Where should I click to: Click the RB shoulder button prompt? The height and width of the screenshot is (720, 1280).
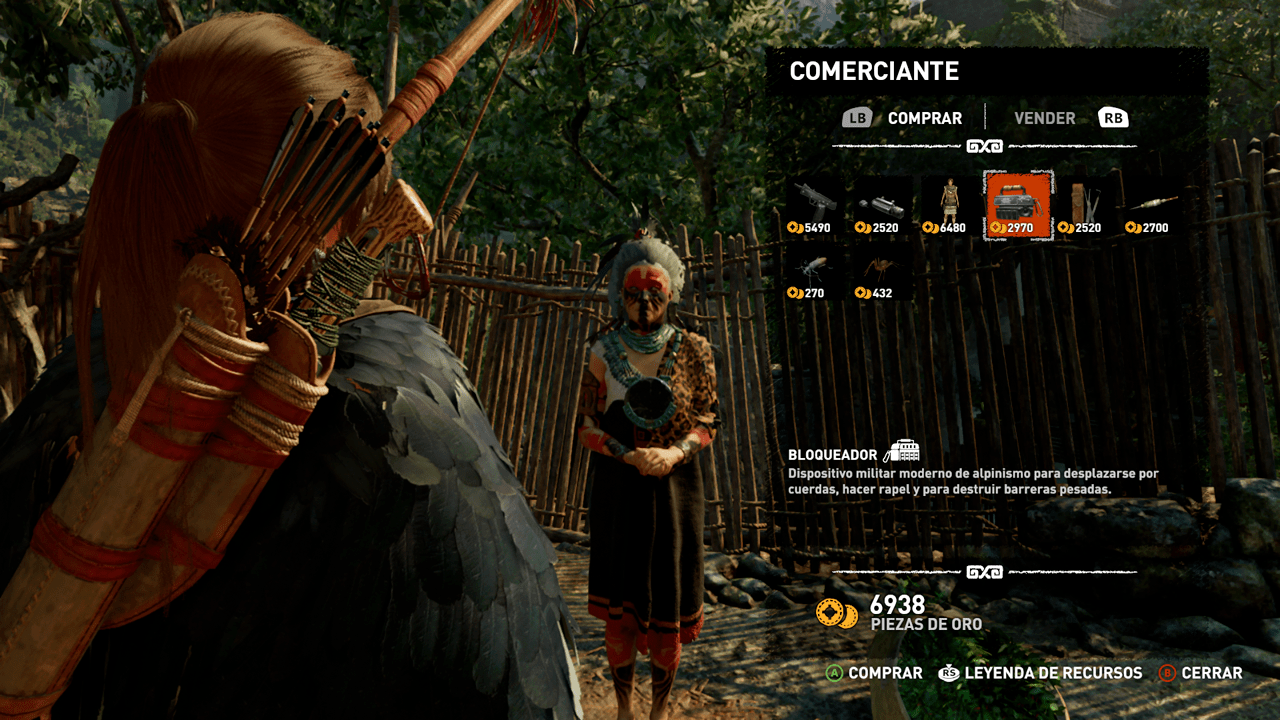tap(1113, 117)
